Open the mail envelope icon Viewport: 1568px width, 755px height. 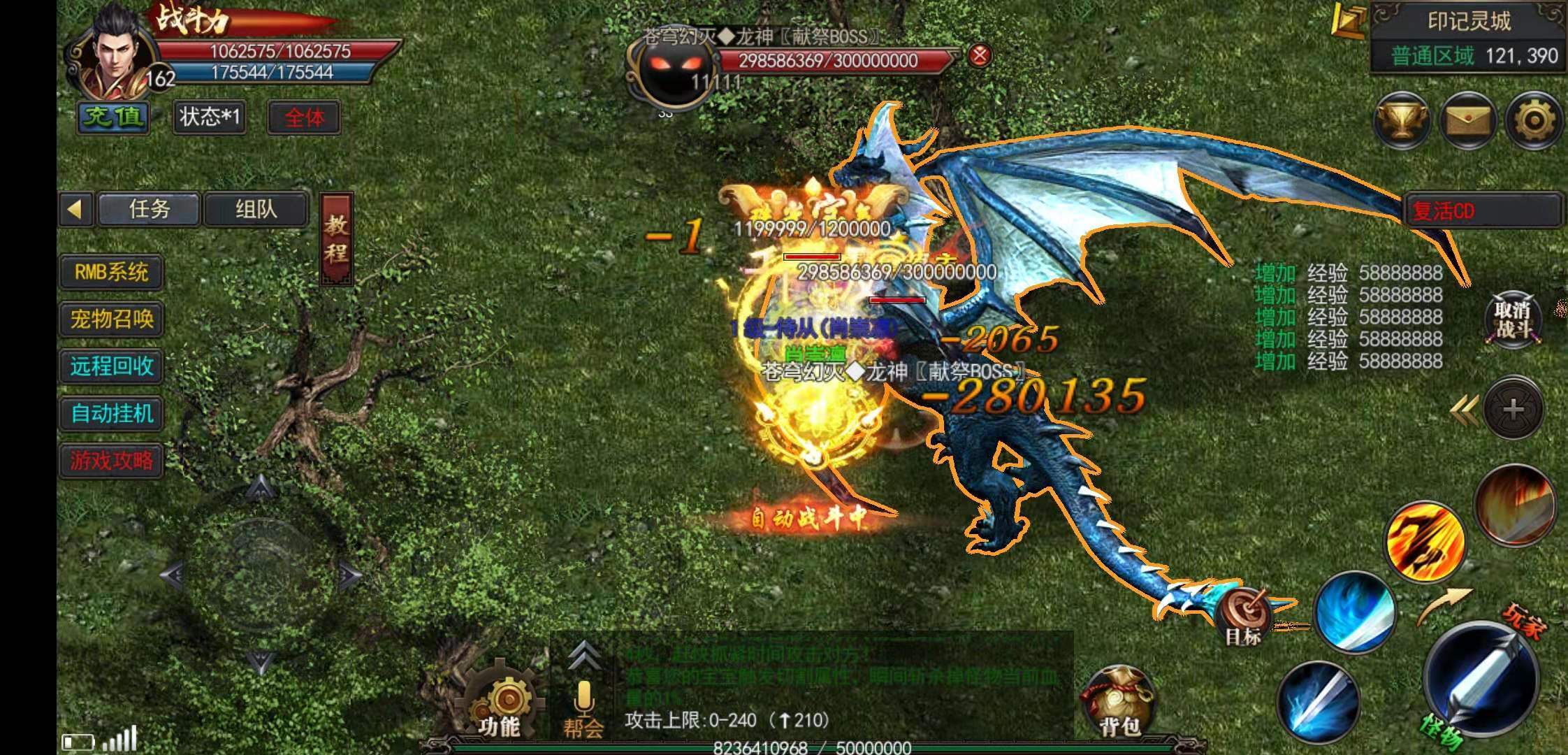point(1468,121)
